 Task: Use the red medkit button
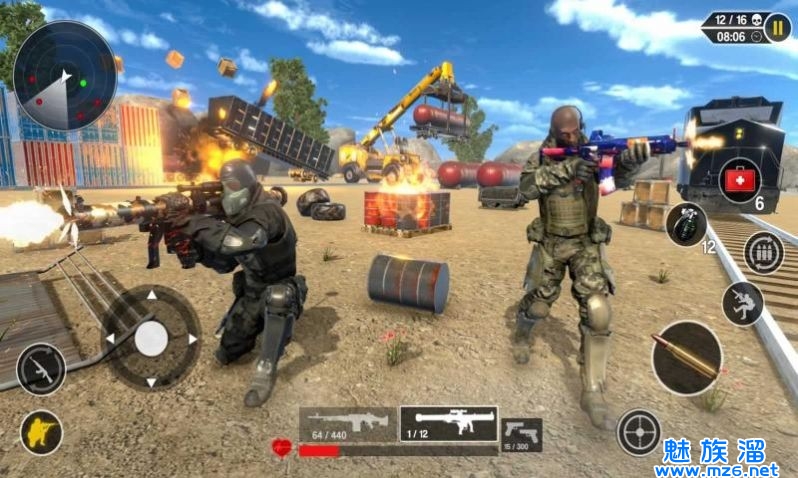[x=740, y=182]
